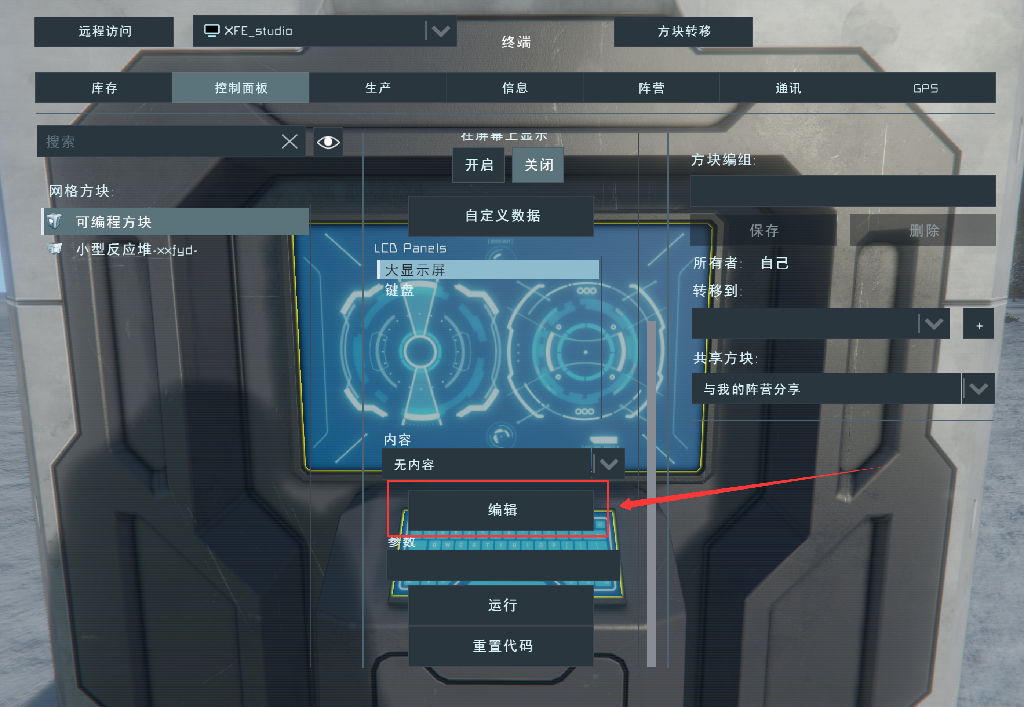The height and width of the screenshot is (707, 1024).
Task: Open the 通讯 communications tab
Action: pos(788,88)
